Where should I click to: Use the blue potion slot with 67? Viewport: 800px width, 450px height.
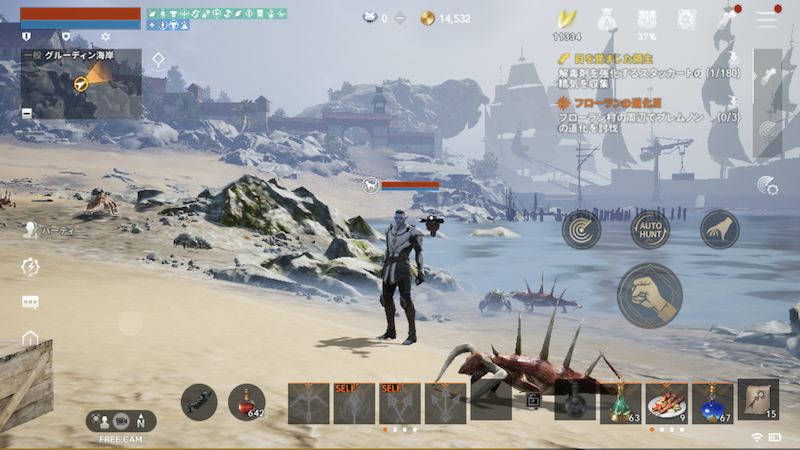click(712, 401)
